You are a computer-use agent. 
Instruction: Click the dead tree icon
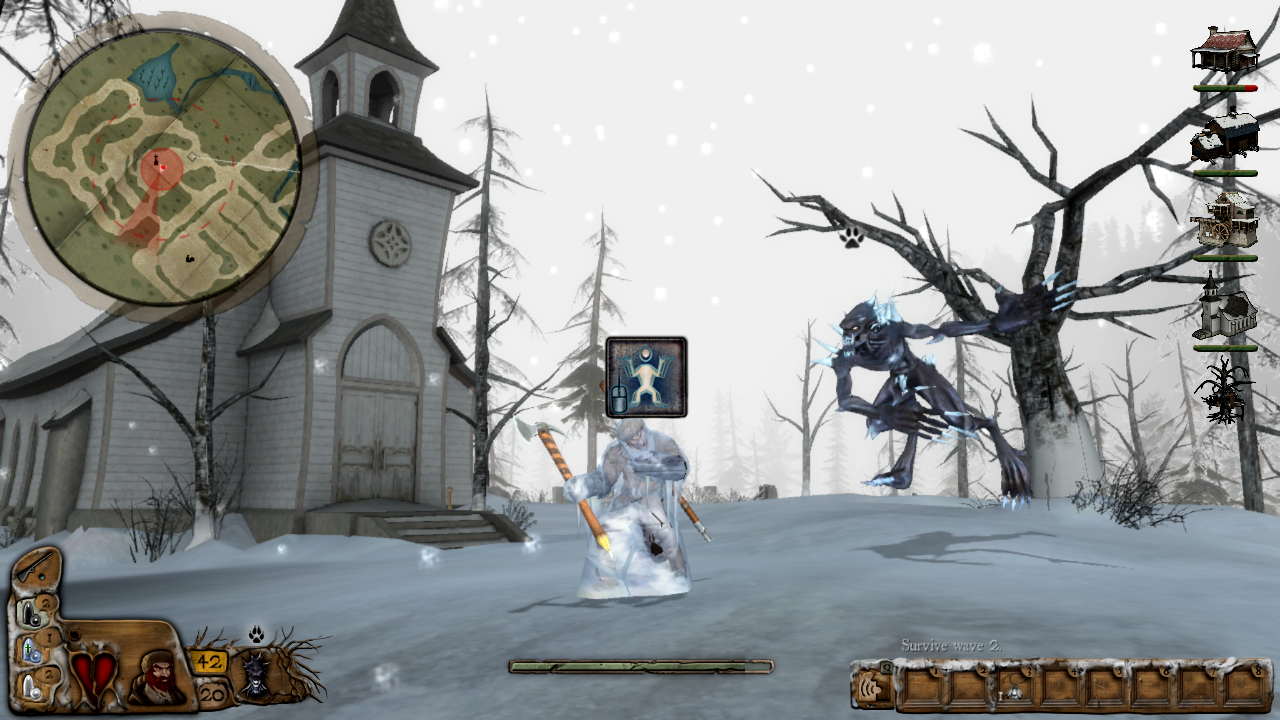(x=1224, y=388)
